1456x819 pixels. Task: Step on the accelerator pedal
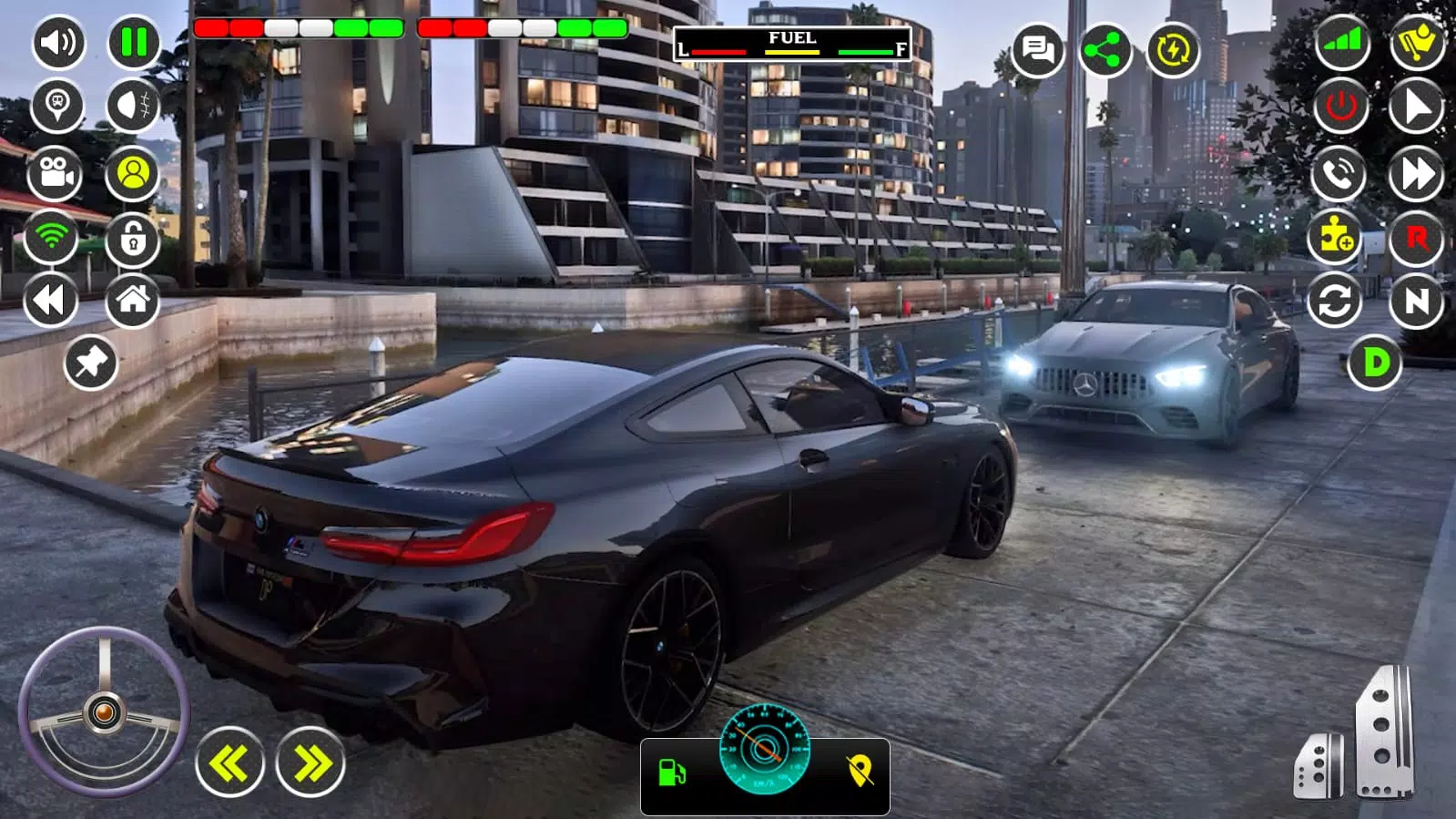(x=1382, y=733)
